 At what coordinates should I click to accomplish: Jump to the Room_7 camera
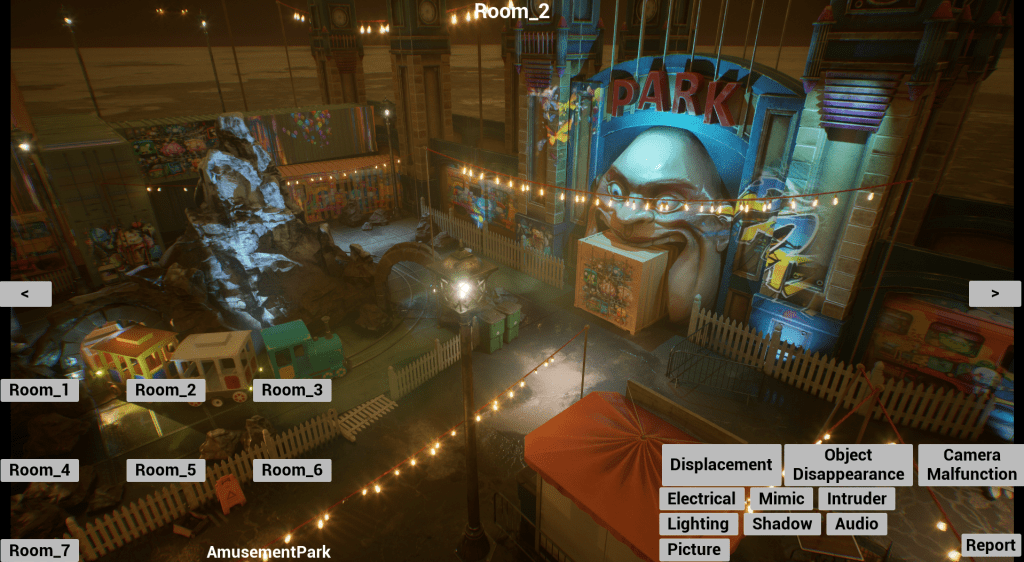click(40, 550)
